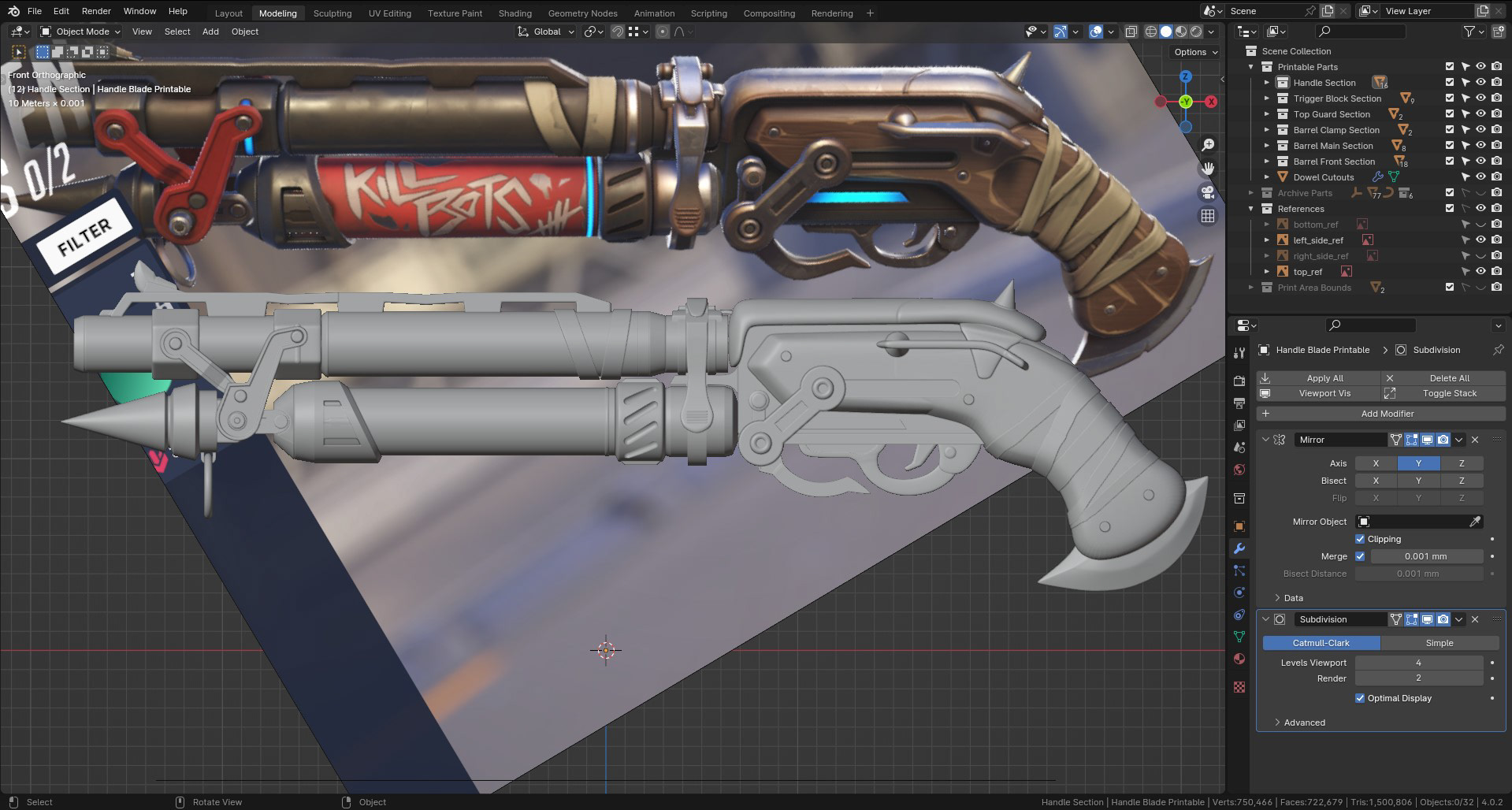Disable Optimal Display in the Subdivision modifier
Viewport: 1512px width, 810px height.
pos(1360,698)
